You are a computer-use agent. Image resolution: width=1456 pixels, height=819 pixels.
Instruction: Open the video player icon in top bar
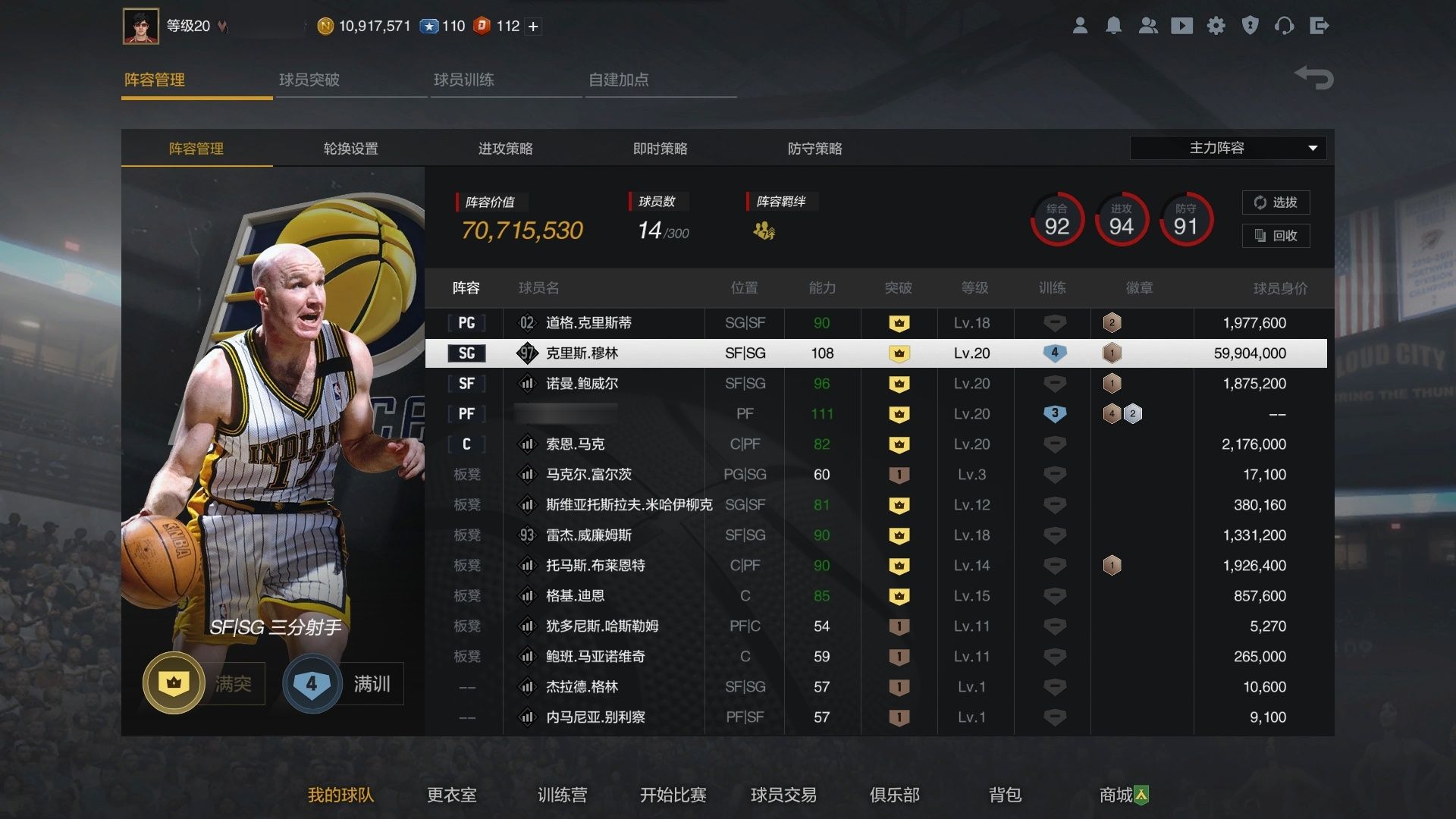point(1182,25)
